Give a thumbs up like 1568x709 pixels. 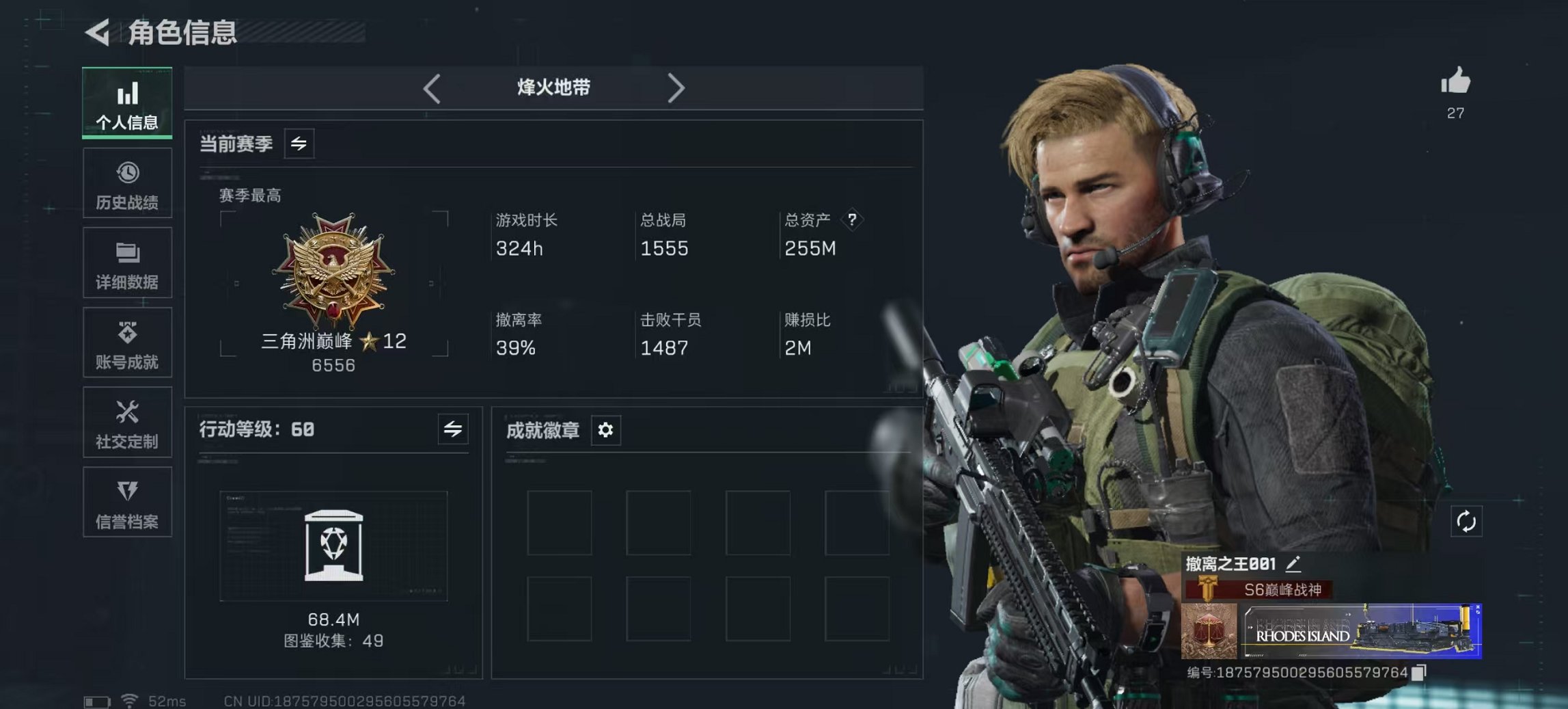[x=1456, y=83]
